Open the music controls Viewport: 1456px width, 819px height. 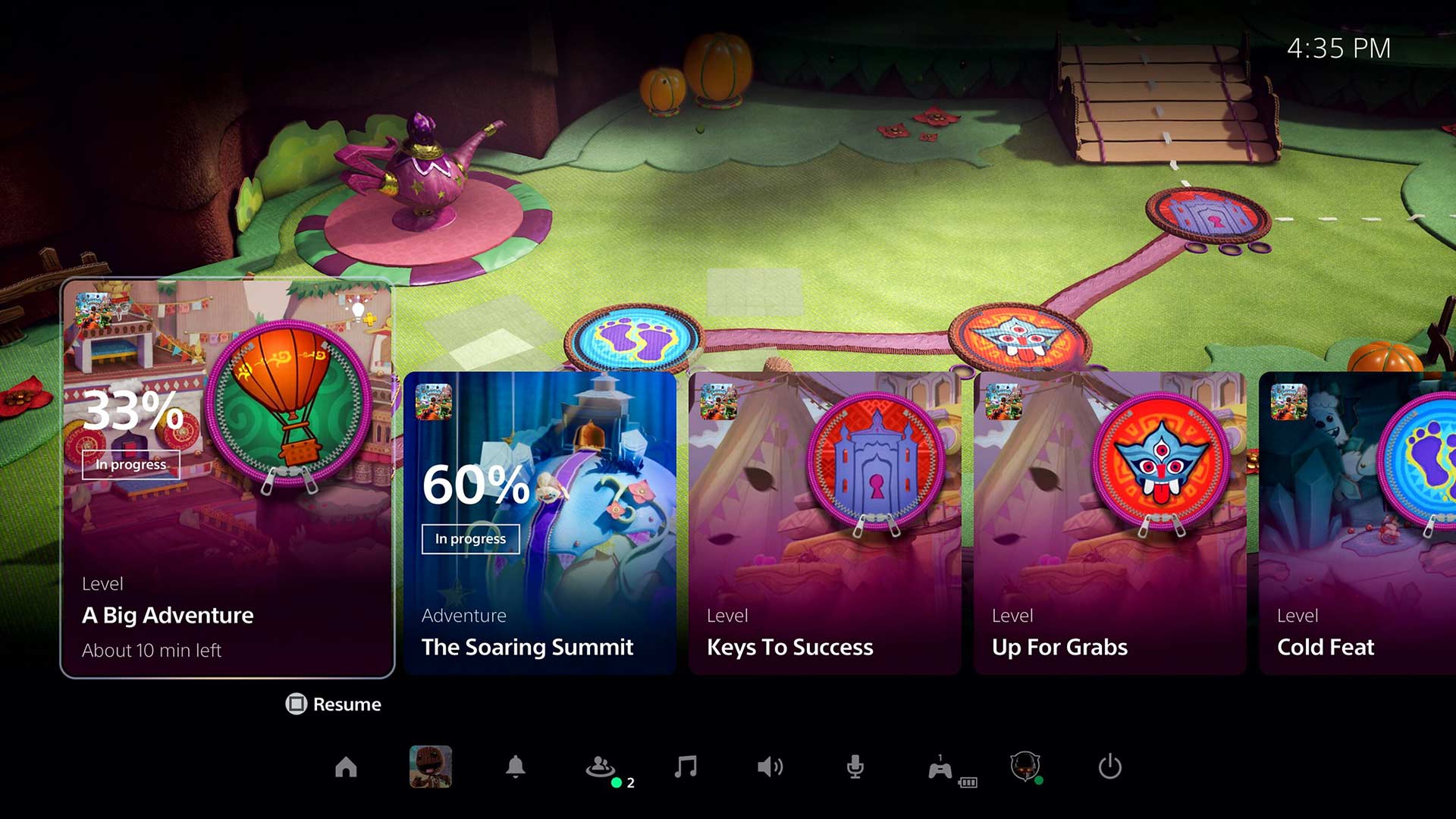point(686,767)
